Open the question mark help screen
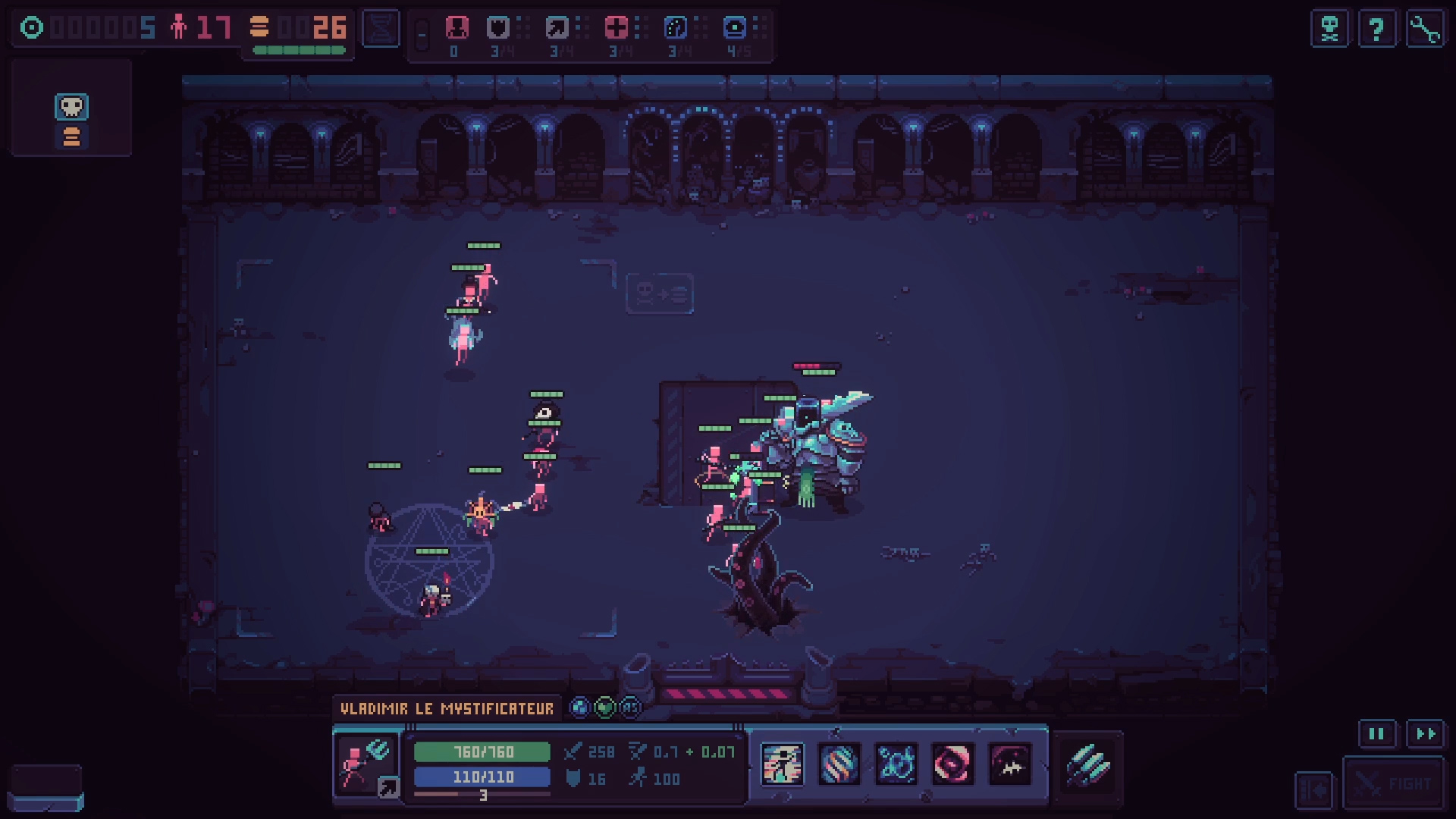The image size is (1456, 819). tap(1376, 30)
